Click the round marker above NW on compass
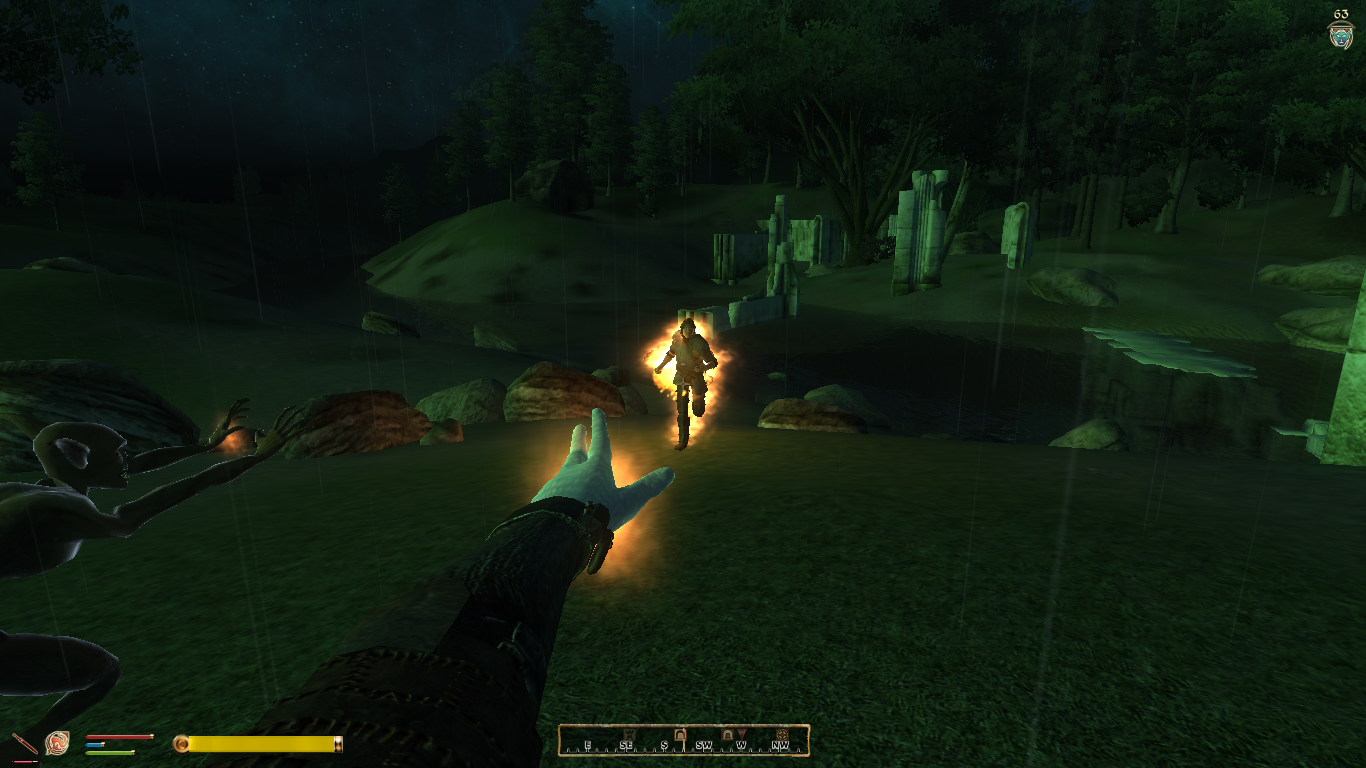Viewport: 1366px width, 768px height. point(781,735)
